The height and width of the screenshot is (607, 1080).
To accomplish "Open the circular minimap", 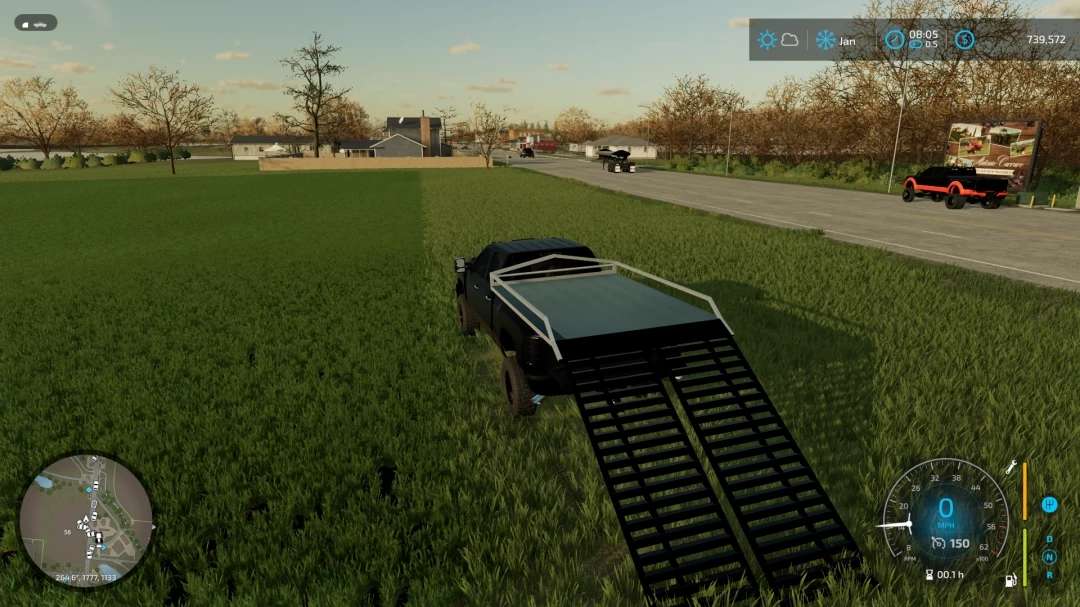I will [x=85, y=520].
